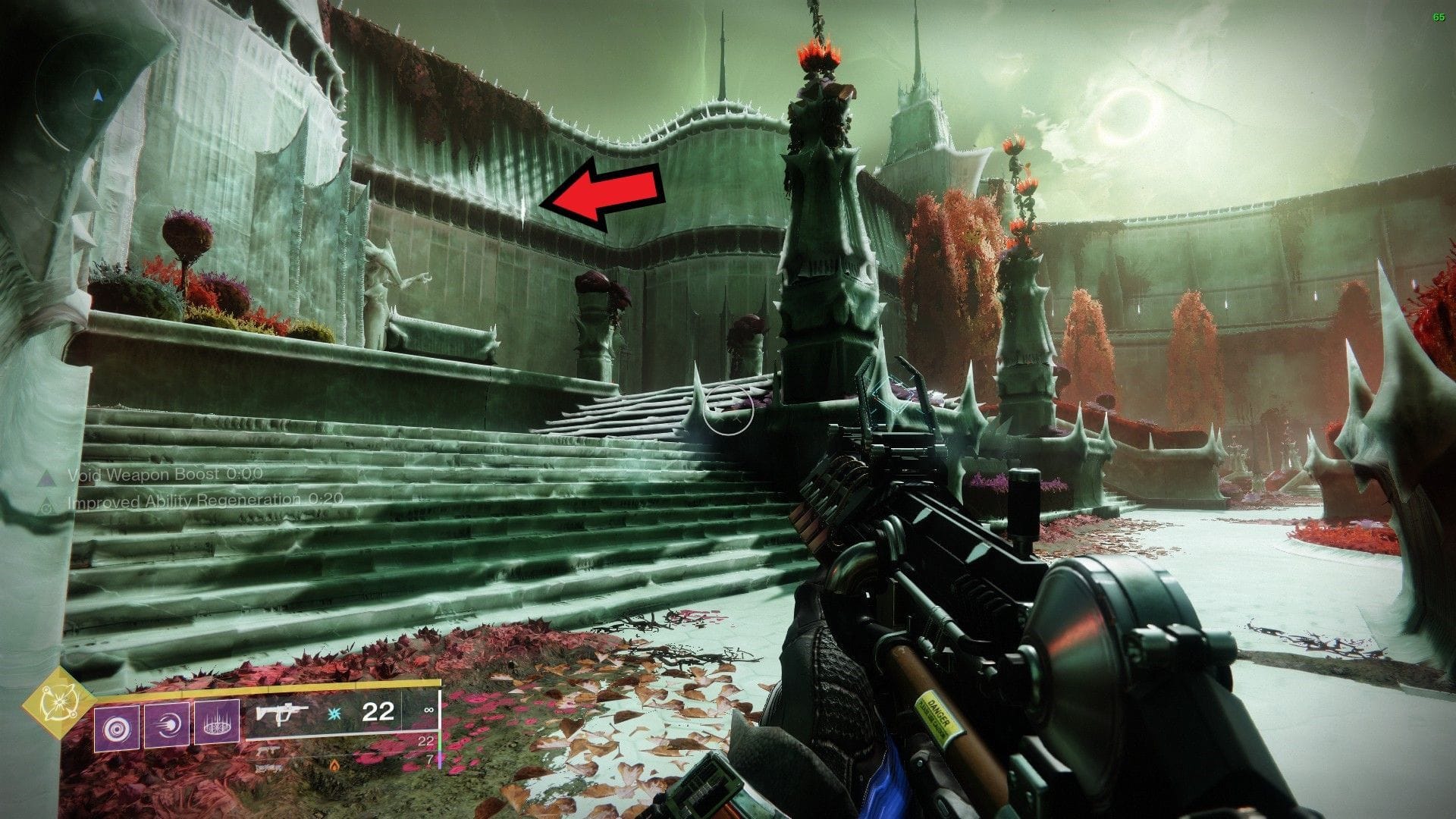Select the primary ammo count 22
Image resolution: width=1456 pixels, height=819 pixels.
[379, 713]
